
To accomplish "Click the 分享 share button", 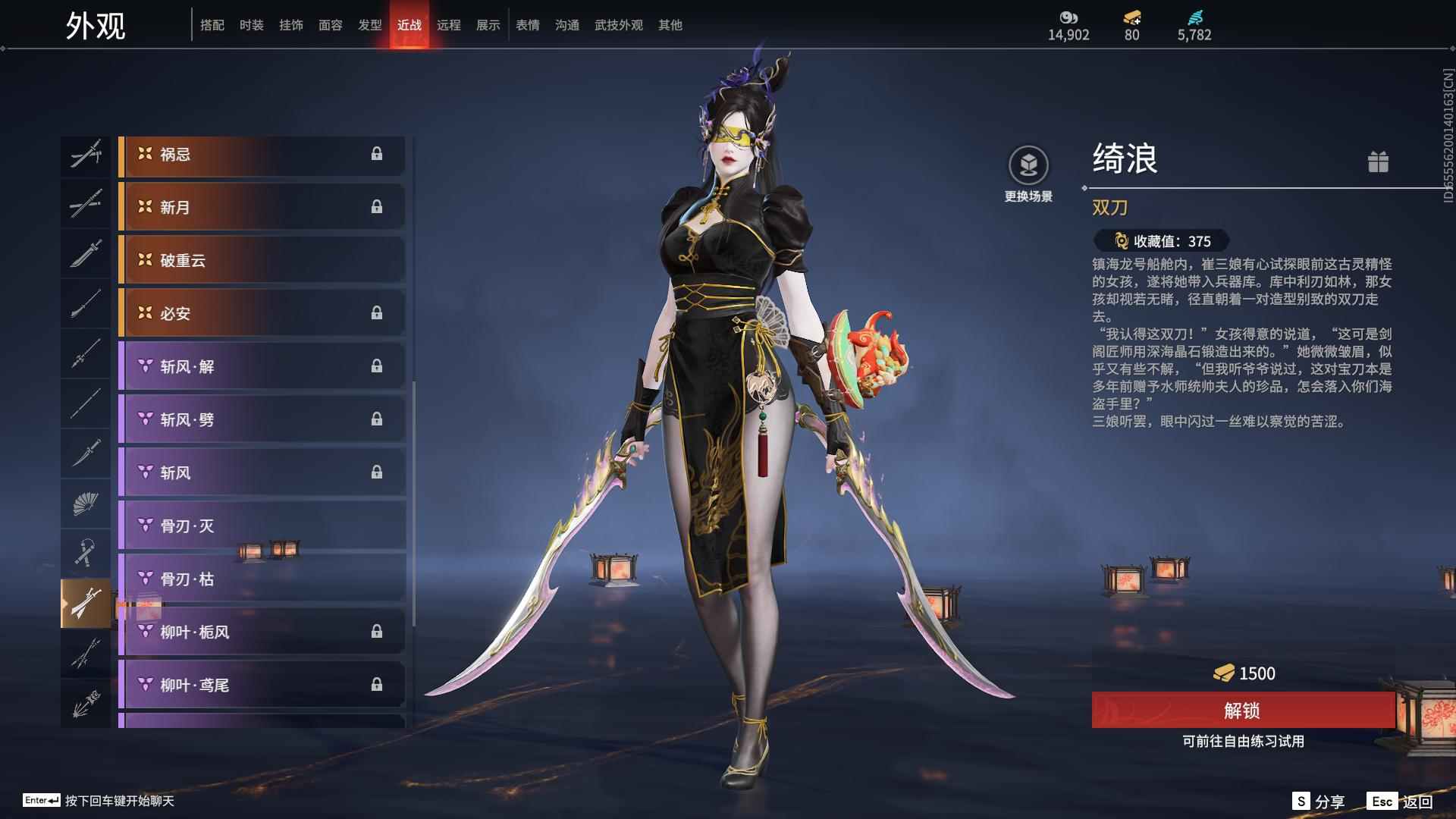I will (x=1319, y=800).
